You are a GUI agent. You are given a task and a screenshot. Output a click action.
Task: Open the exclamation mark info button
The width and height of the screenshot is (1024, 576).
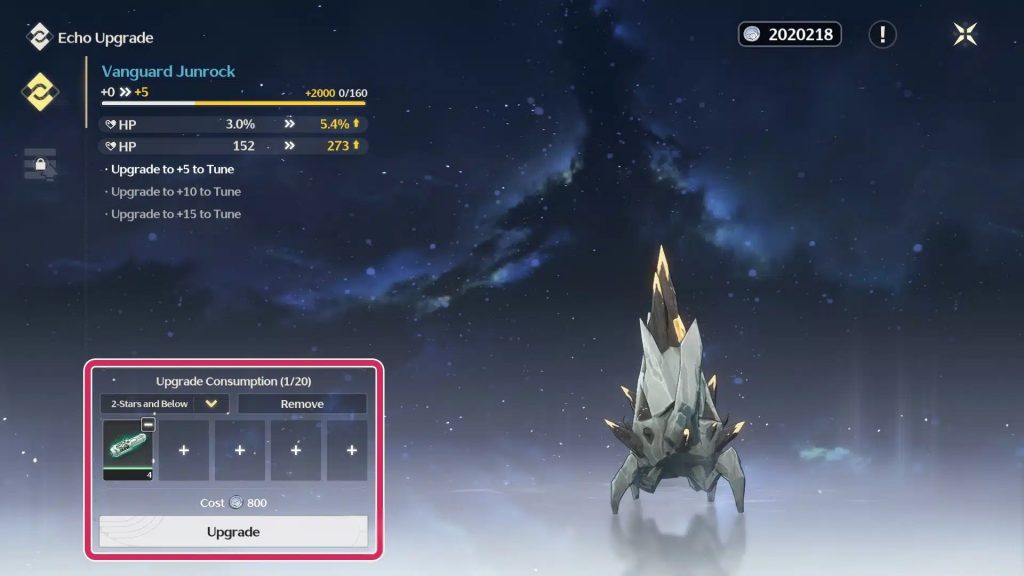tap(882, 35)
